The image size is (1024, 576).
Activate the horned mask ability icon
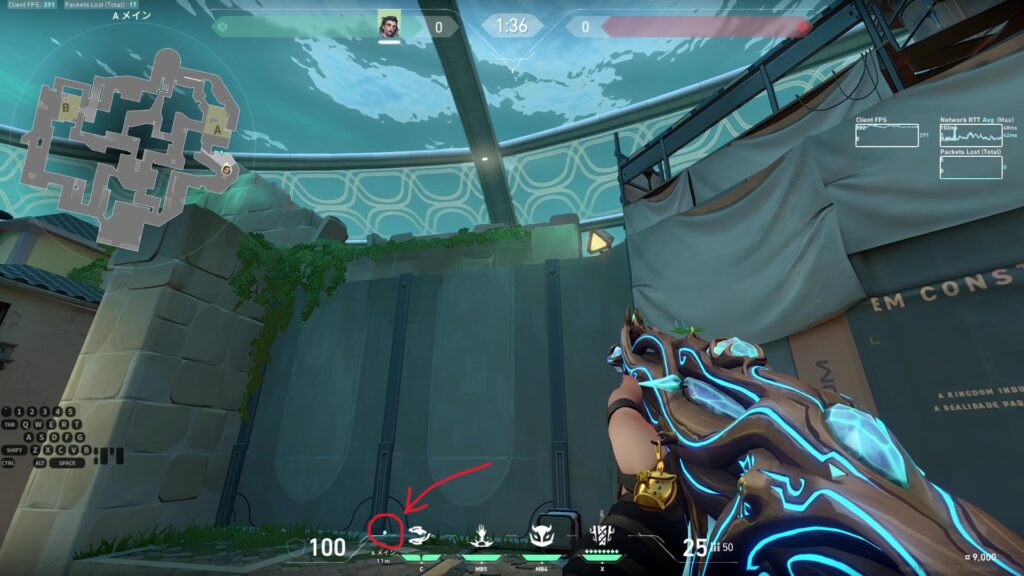542,537
